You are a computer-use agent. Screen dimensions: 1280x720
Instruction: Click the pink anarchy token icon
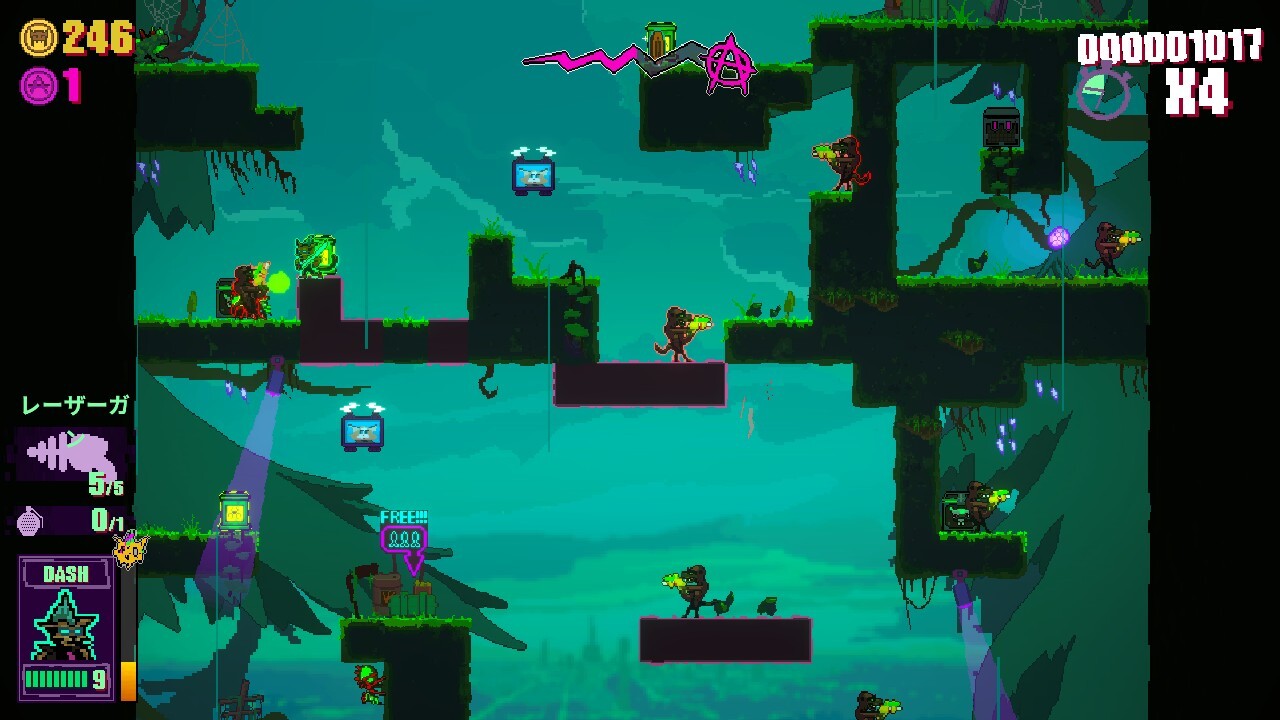(38, 86)
